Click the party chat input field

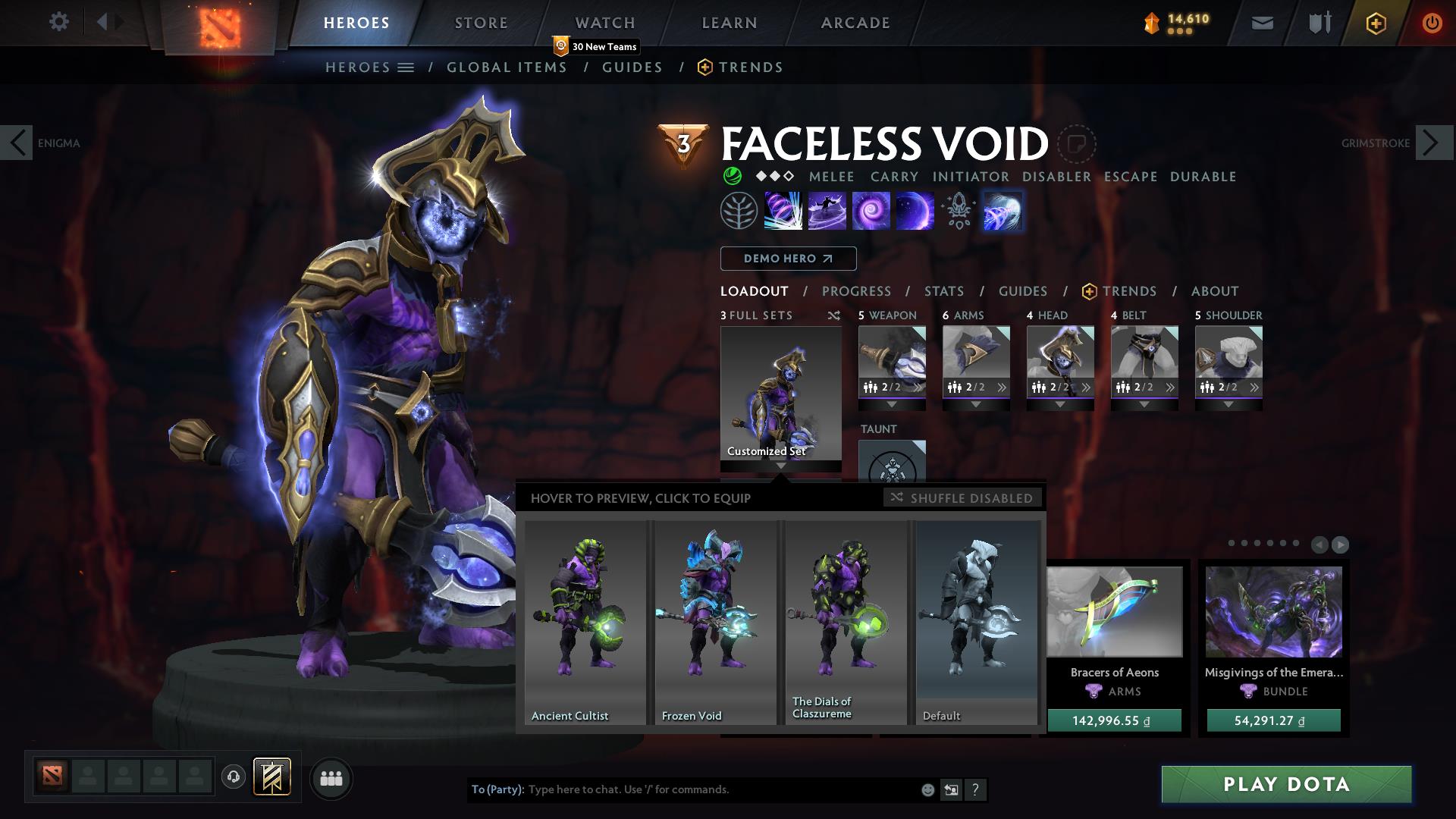click(x=720, y=789)
